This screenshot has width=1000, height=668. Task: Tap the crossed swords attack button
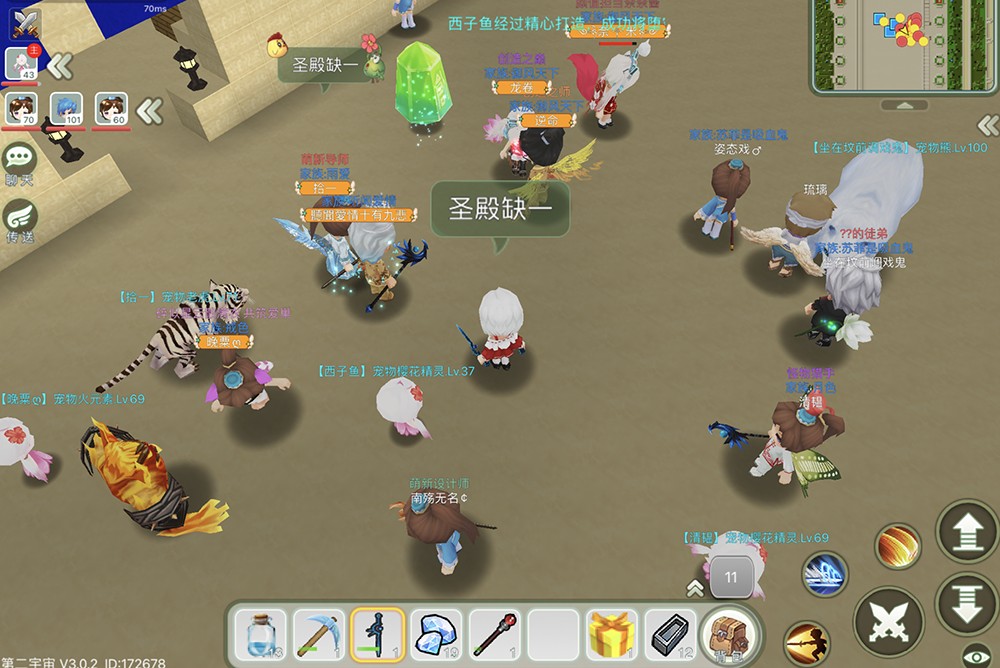coord(888,621)
